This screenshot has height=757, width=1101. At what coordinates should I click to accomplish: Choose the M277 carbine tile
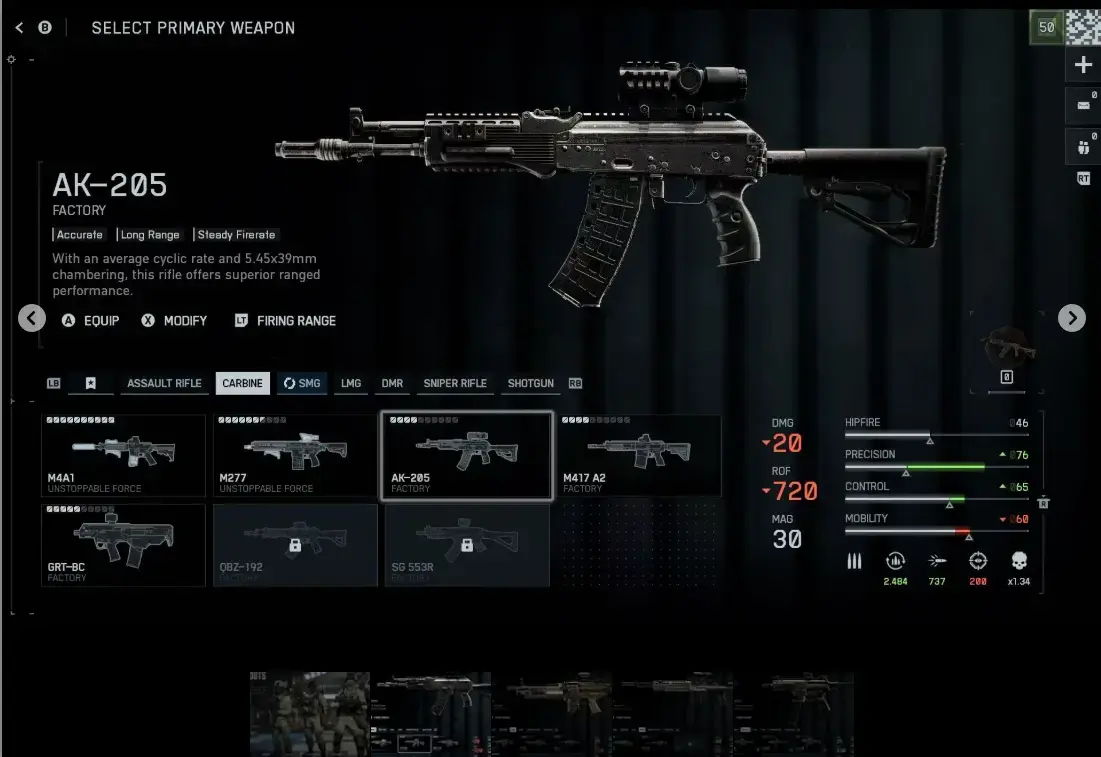click(x=295, y=455)
